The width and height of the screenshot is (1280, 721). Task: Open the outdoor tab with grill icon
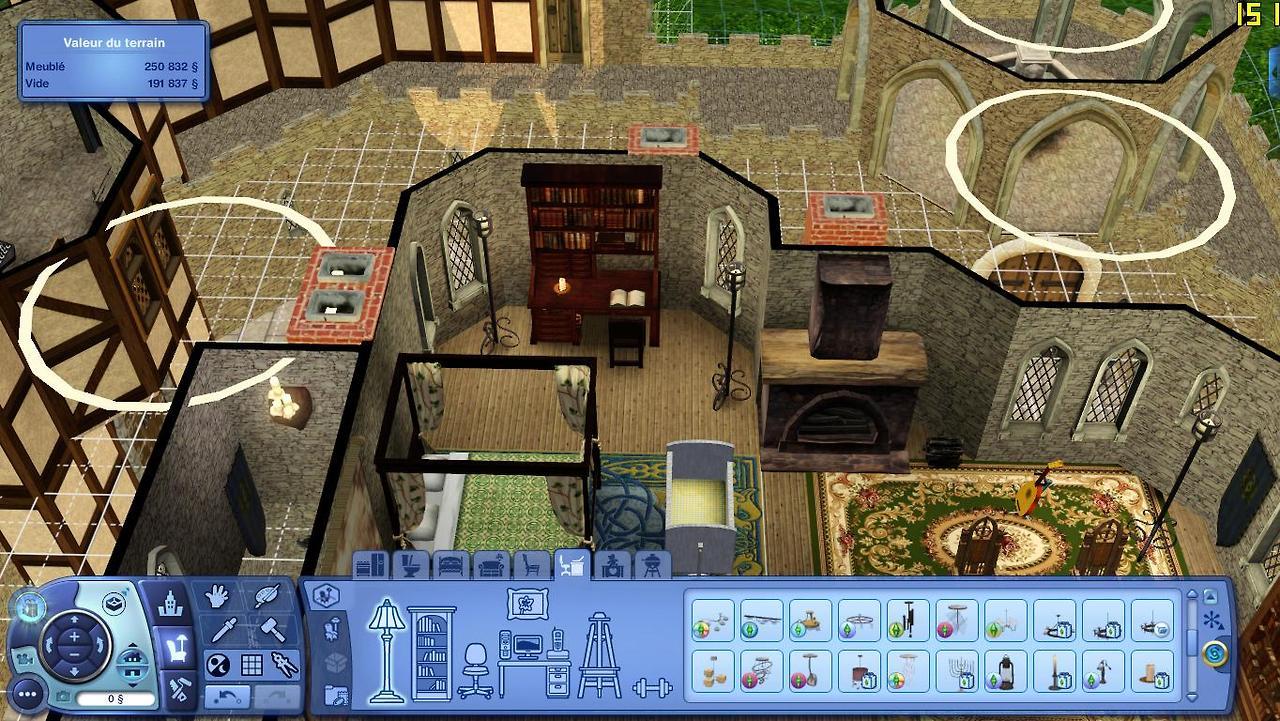[x=651, y=566]
